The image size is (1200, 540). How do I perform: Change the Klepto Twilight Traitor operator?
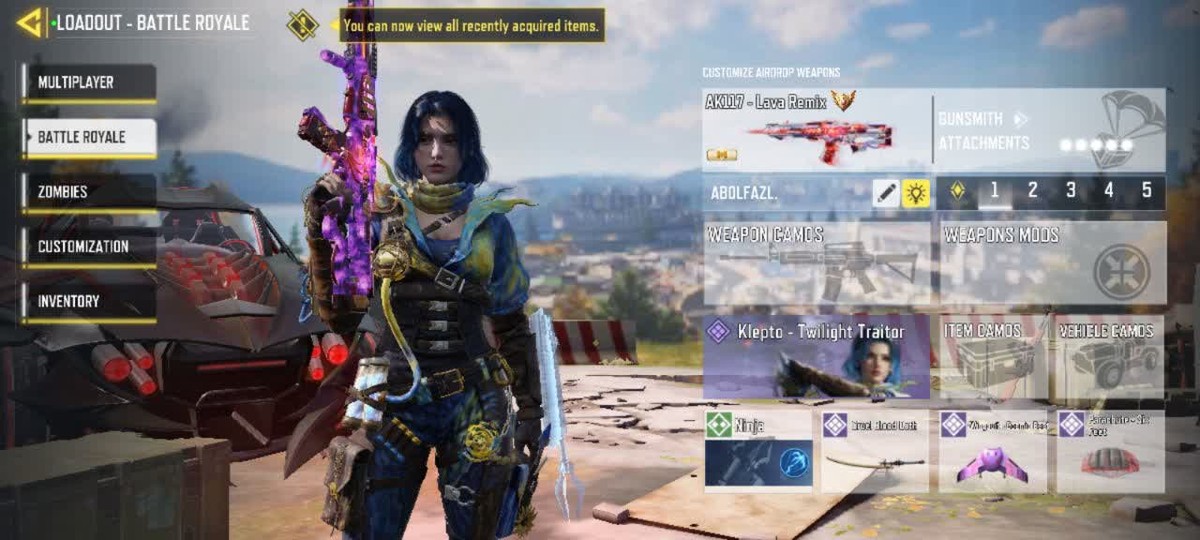[816, 357]
